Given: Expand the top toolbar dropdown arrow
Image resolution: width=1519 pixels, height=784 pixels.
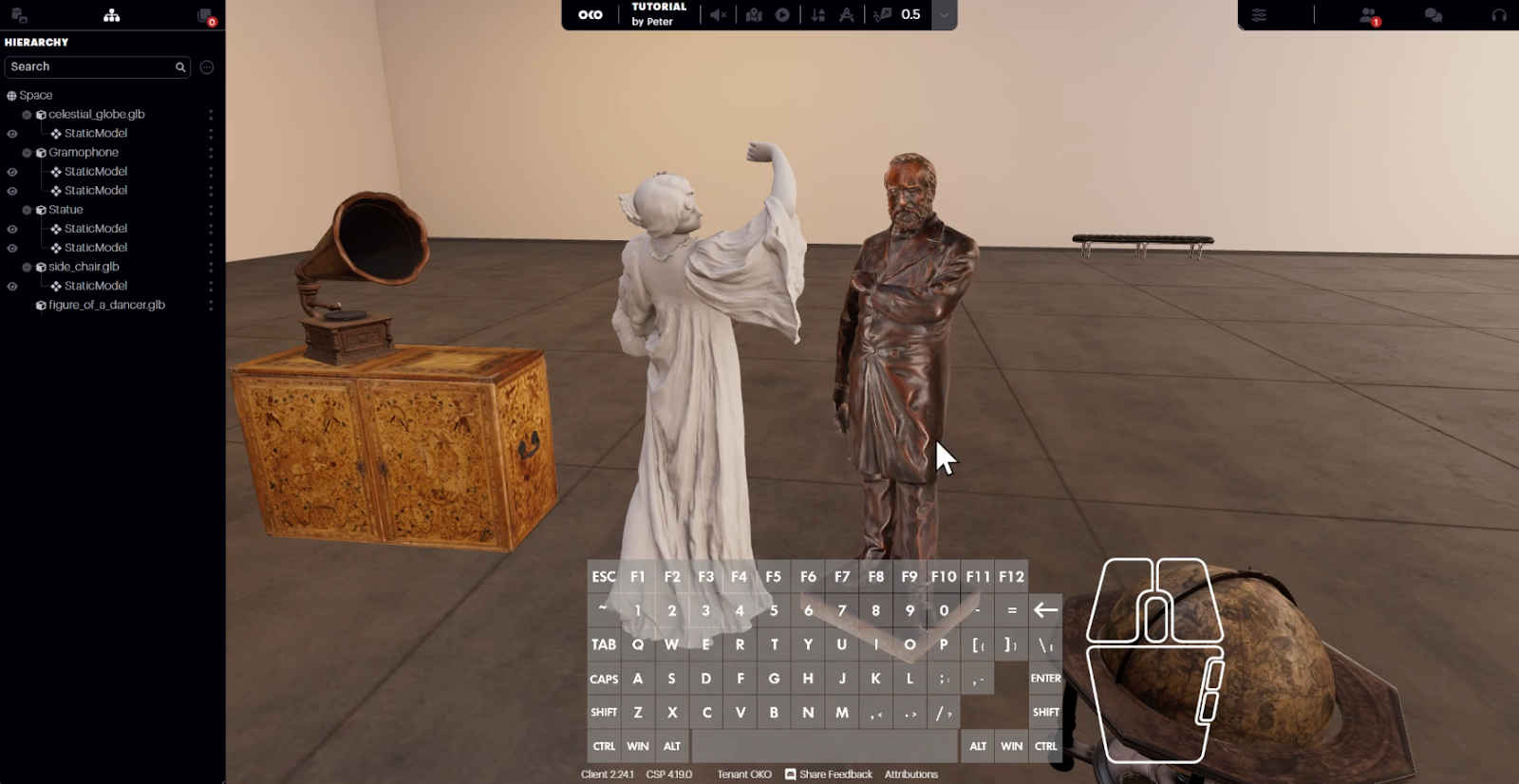Looking at the screenshot, I should coord(944,15).
